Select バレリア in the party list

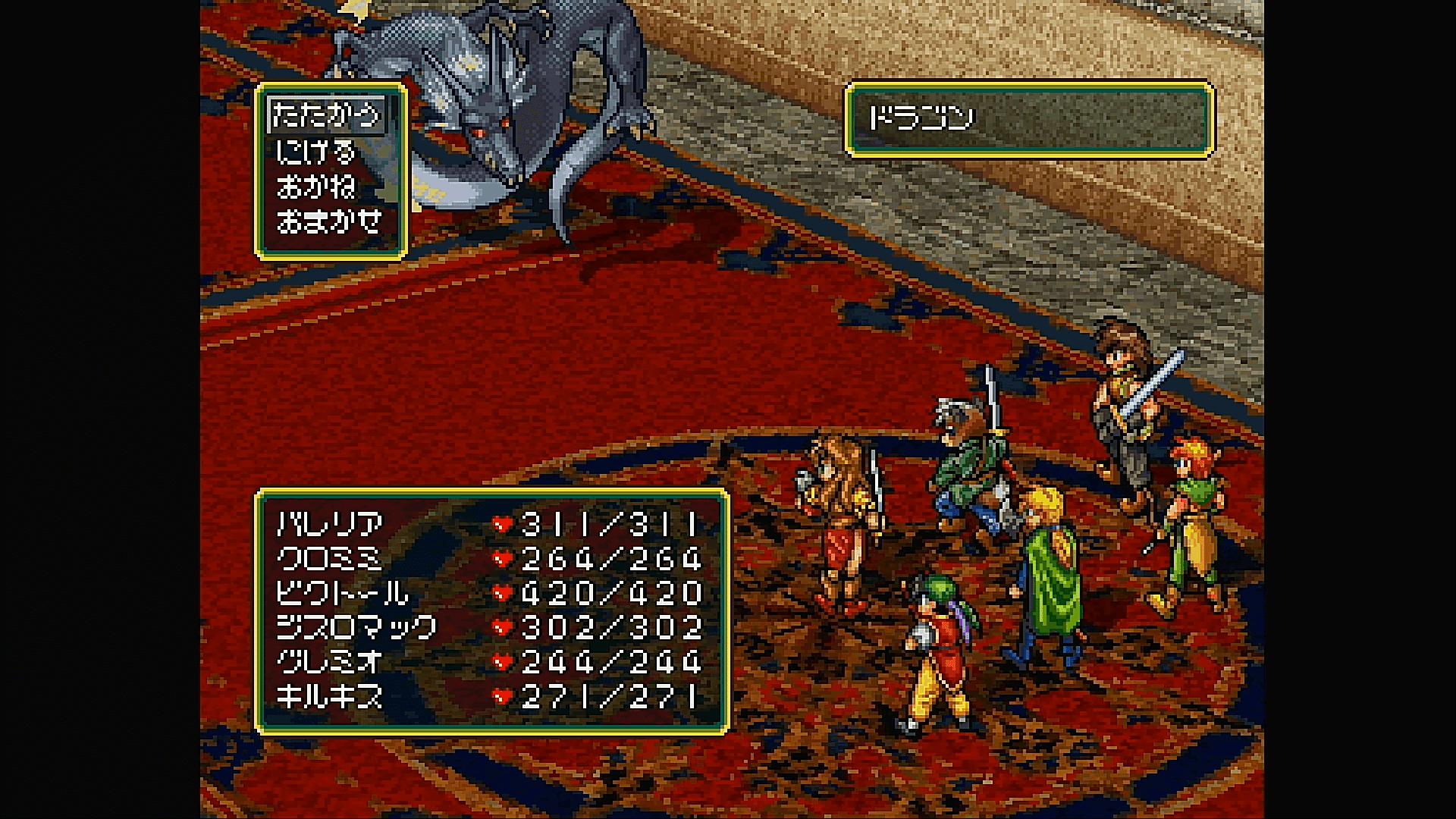(x=331, y=524)
